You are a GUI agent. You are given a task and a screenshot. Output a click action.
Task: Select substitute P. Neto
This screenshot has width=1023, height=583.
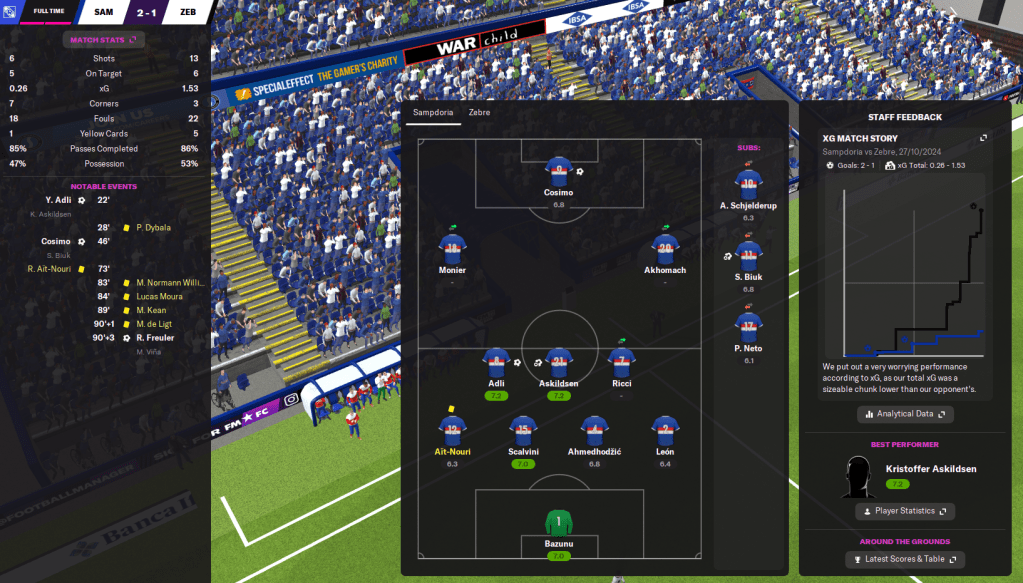[748, 326]
